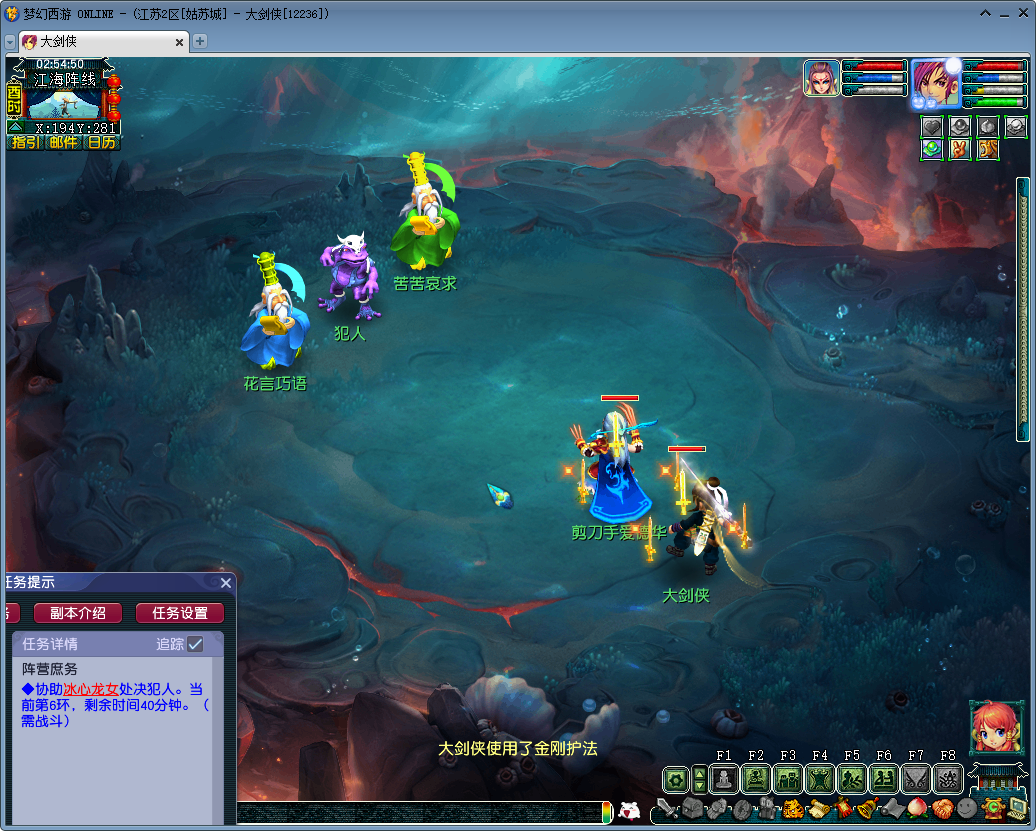
Task: Follow the 冰心龙女 quest link
Action: pos(91,689)
